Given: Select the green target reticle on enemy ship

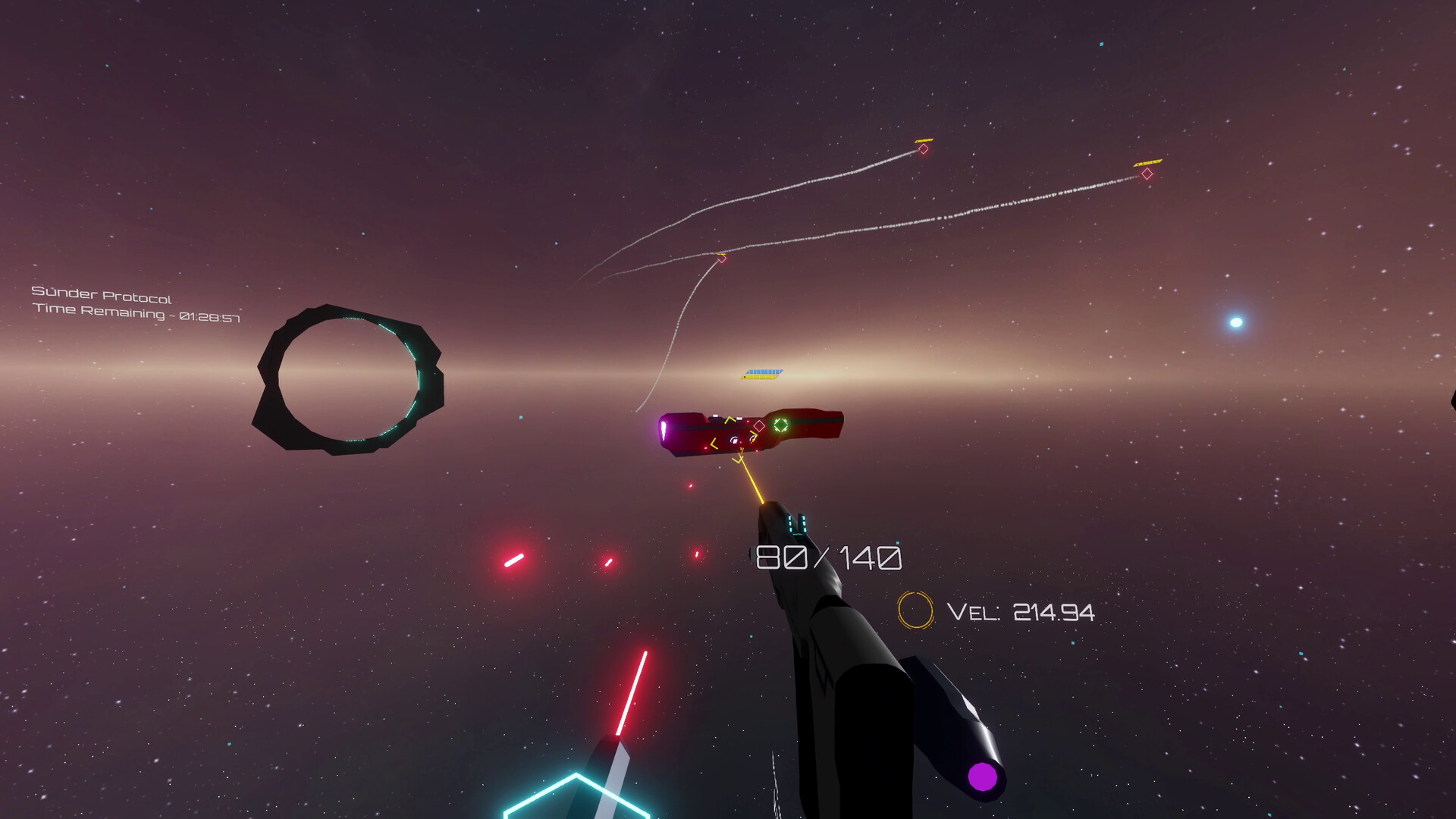Looking at the screenshot, I should point(781,425).
